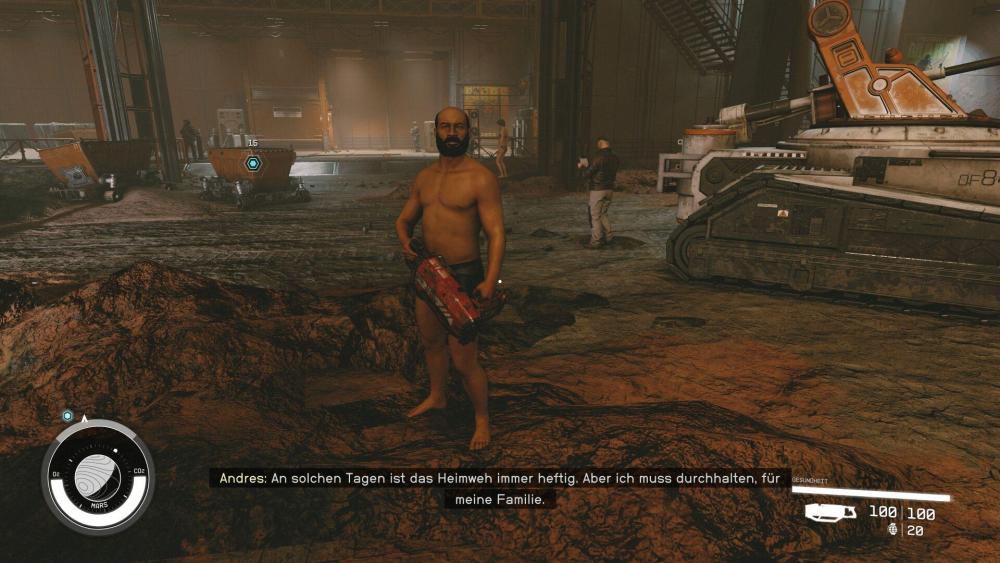Click the equipped weapon icon beside the ammo

point(831,512)
